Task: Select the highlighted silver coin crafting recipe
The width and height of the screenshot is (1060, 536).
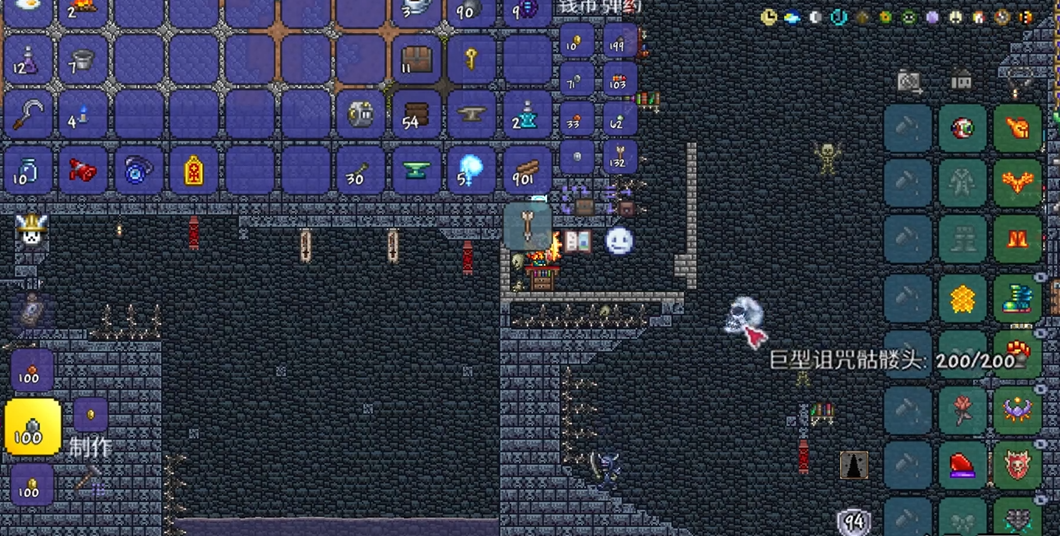Action: 32,427
